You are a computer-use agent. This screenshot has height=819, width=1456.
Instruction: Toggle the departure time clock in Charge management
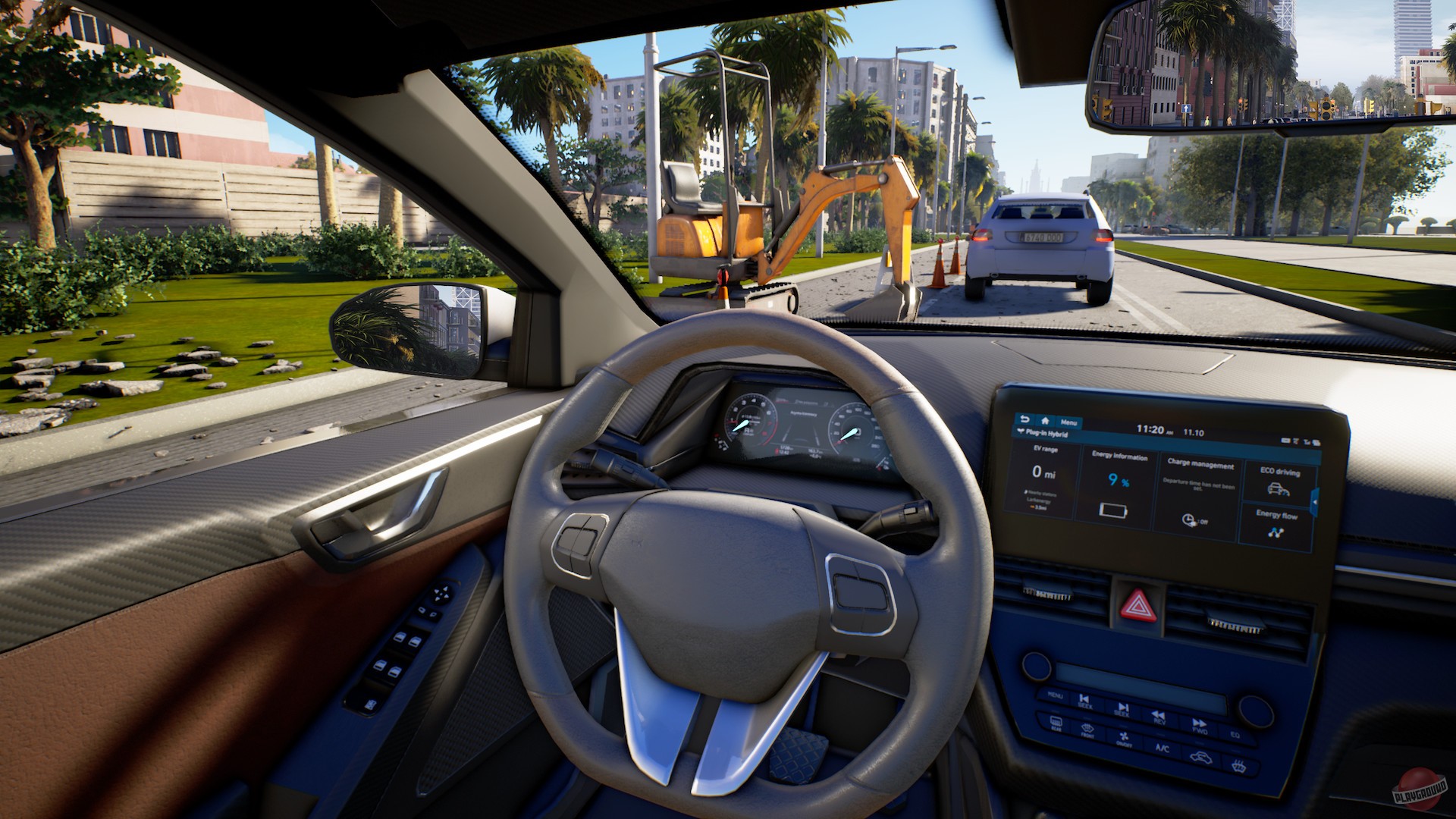pyautogui.click(x=1188, y=520)
